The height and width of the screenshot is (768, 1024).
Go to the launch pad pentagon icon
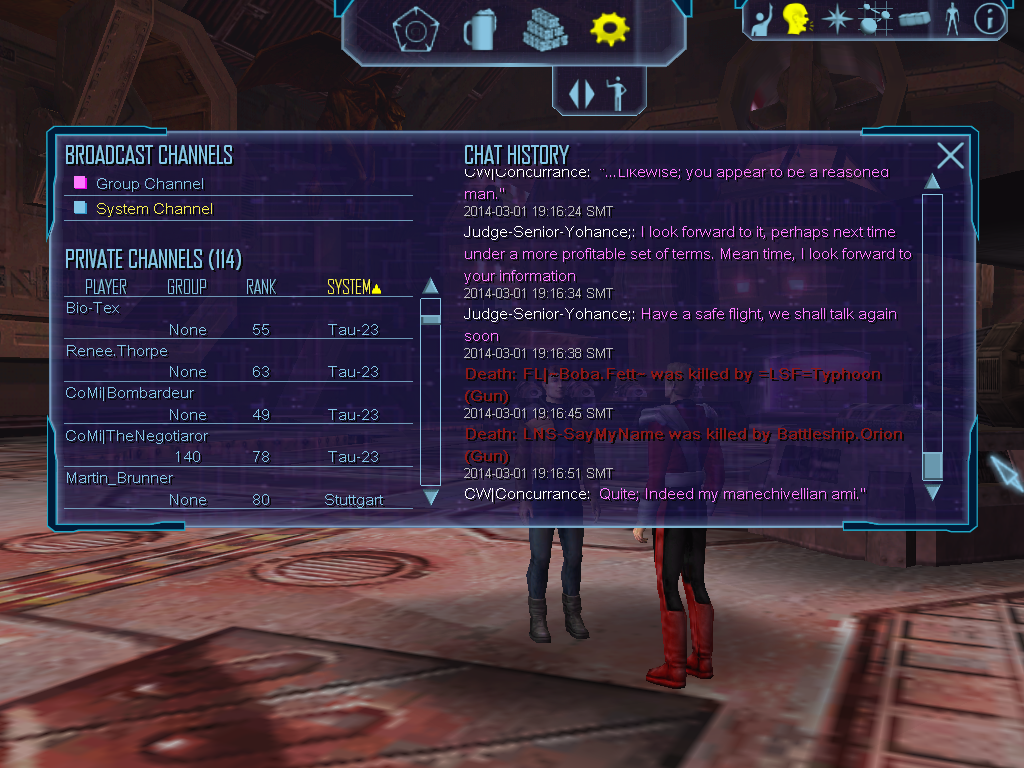coord(410,30)
